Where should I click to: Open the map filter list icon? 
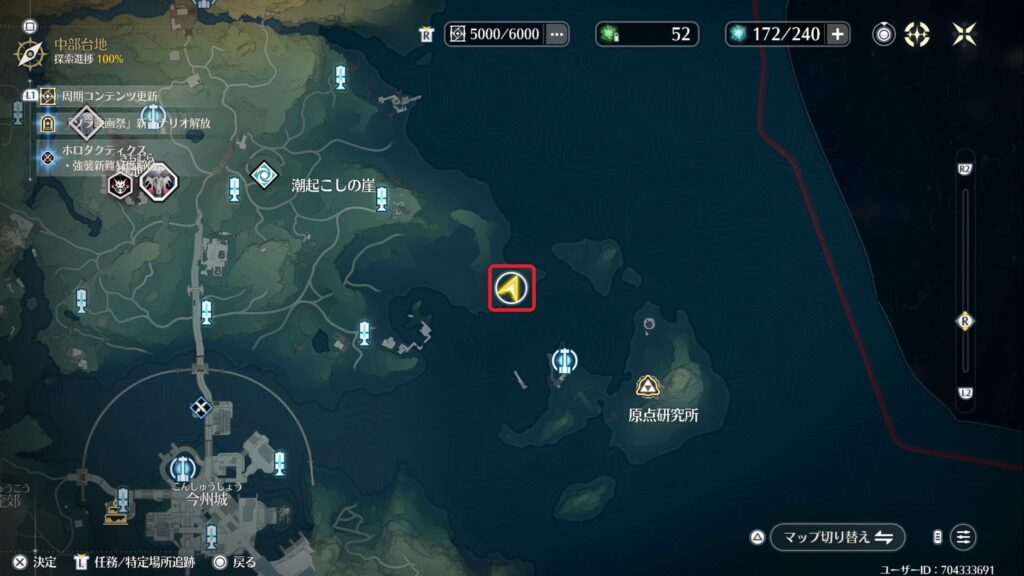(x=963, y=536)
